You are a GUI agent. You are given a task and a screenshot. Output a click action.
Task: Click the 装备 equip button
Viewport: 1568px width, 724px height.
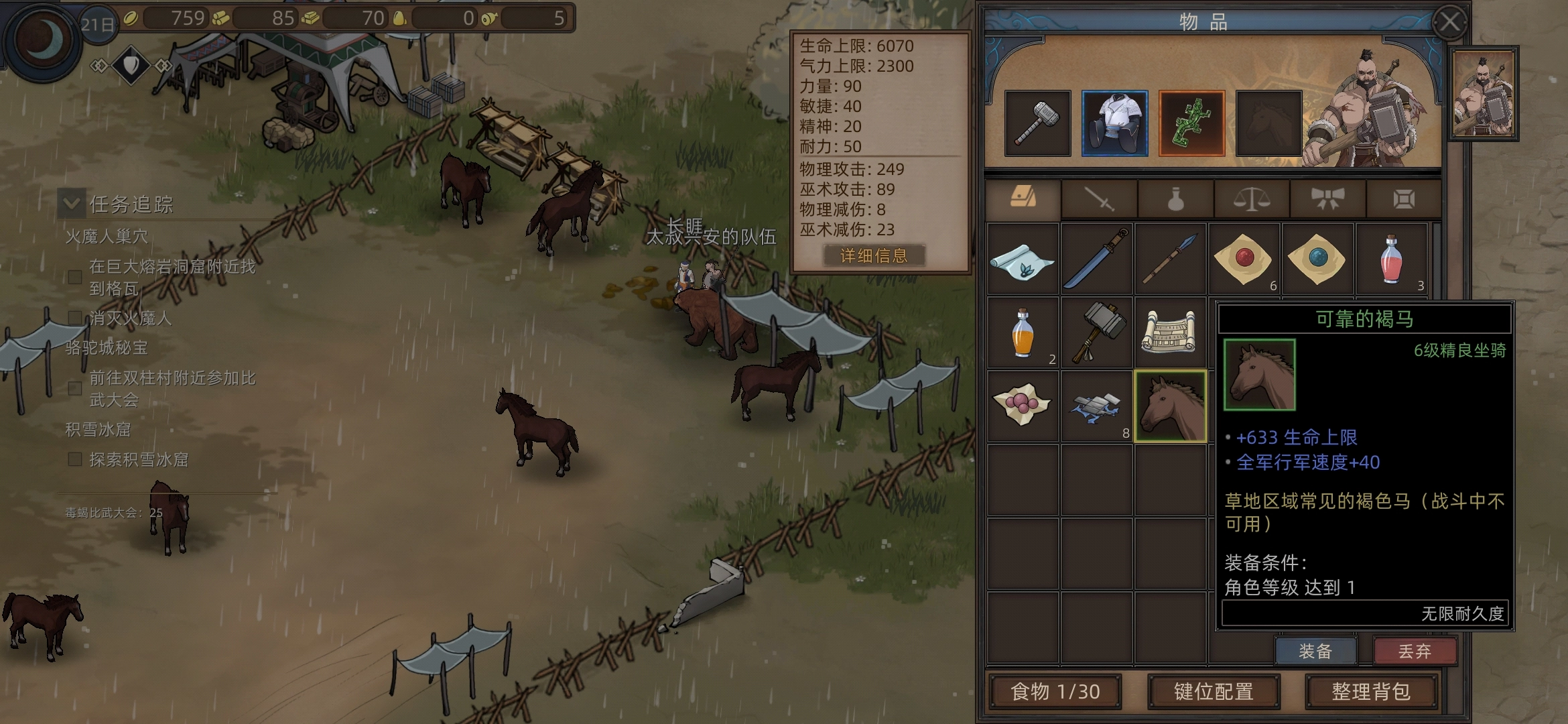coord(1315,651)
